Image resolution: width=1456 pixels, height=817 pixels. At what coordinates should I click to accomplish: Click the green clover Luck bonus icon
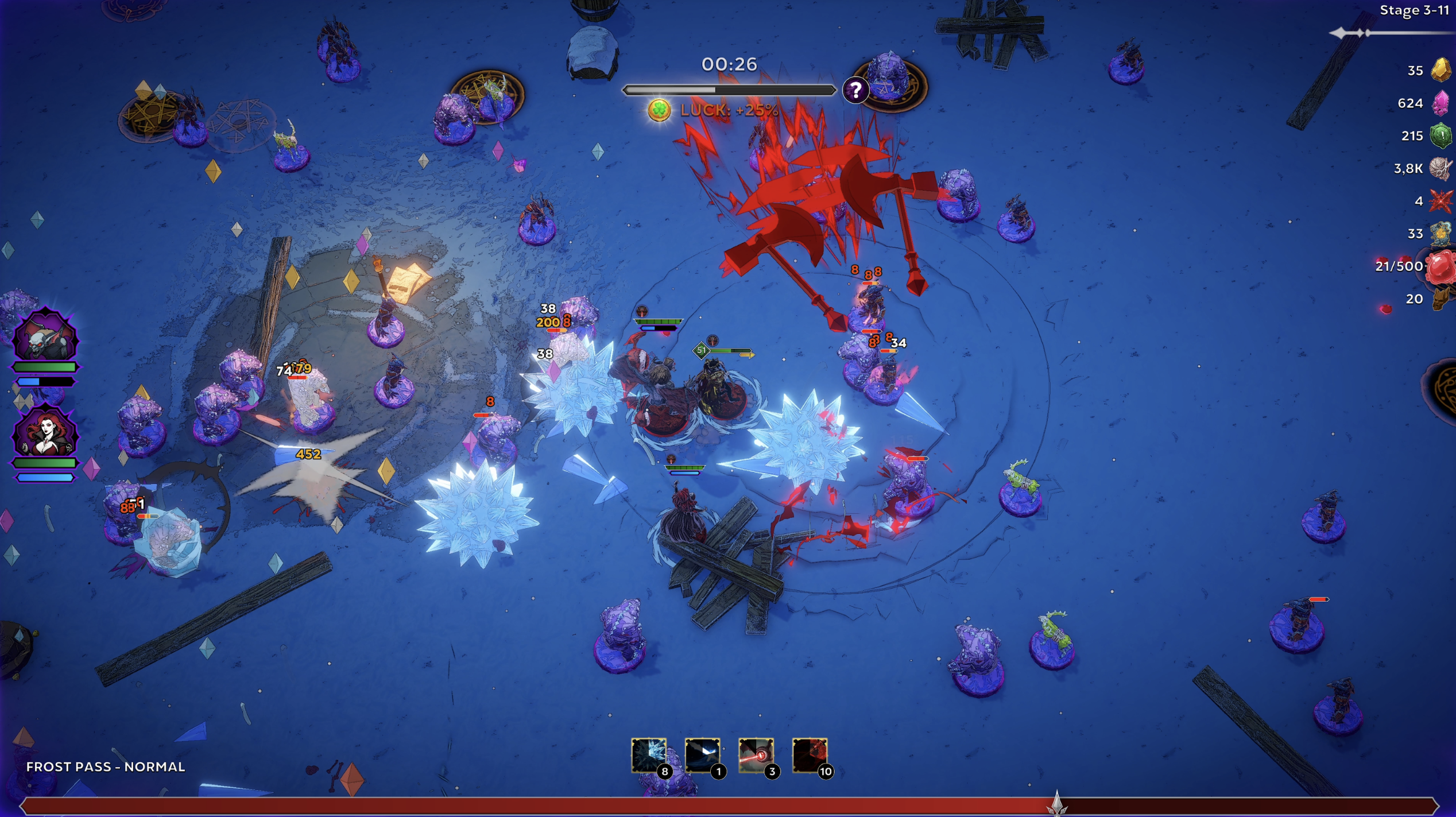659,110
